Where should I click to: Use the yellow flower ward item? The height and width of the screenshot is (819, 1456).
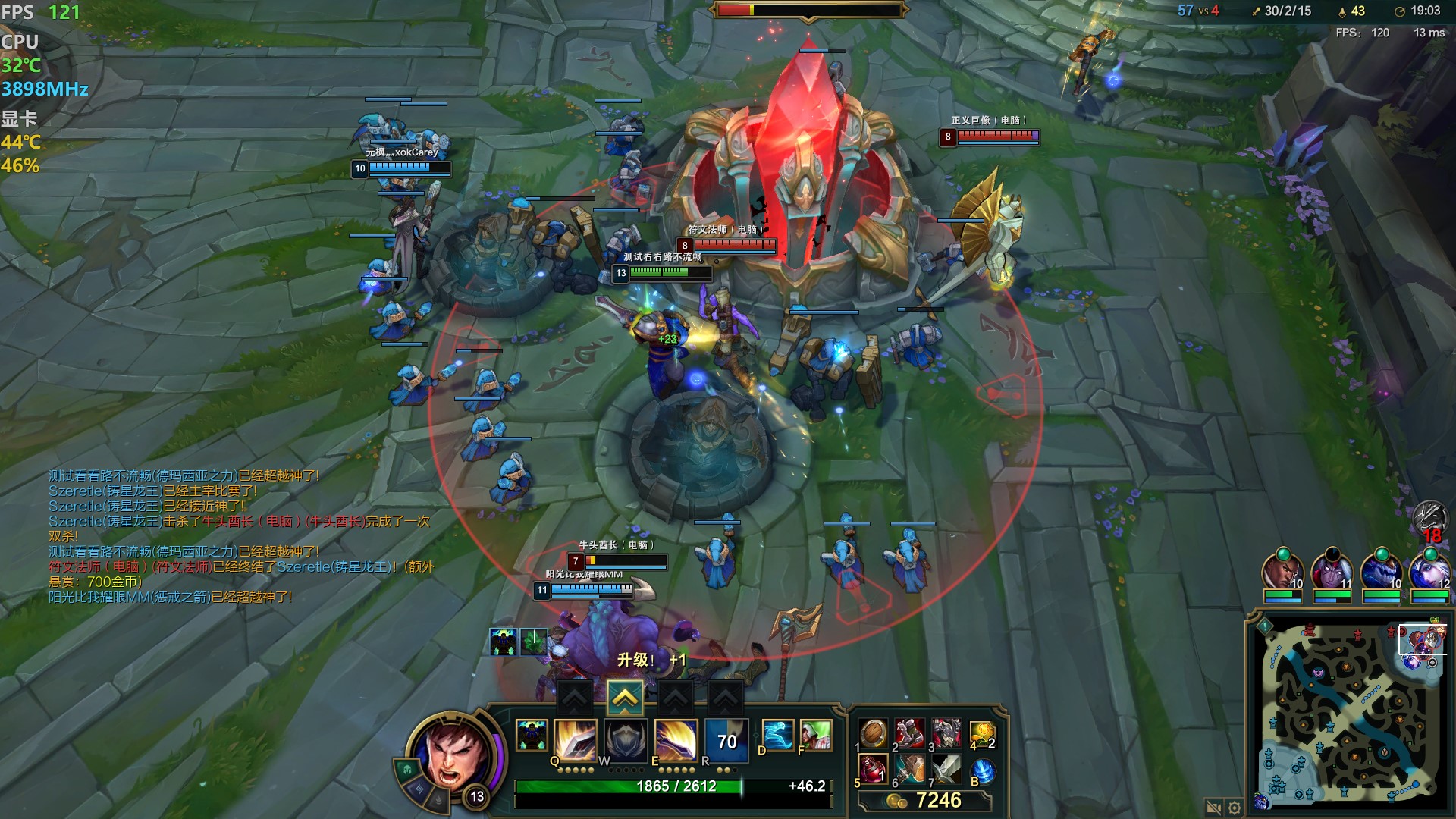(x=982, y=734)
